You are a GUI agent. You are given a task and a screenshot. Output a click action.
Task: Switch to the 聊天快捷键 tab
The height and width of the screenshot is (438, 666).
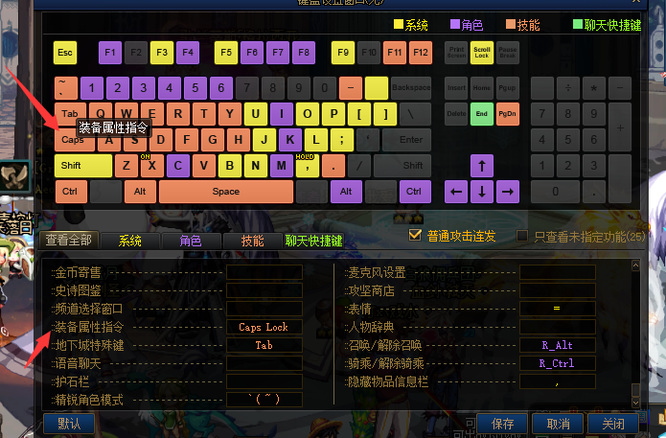[x=313, y=240]
